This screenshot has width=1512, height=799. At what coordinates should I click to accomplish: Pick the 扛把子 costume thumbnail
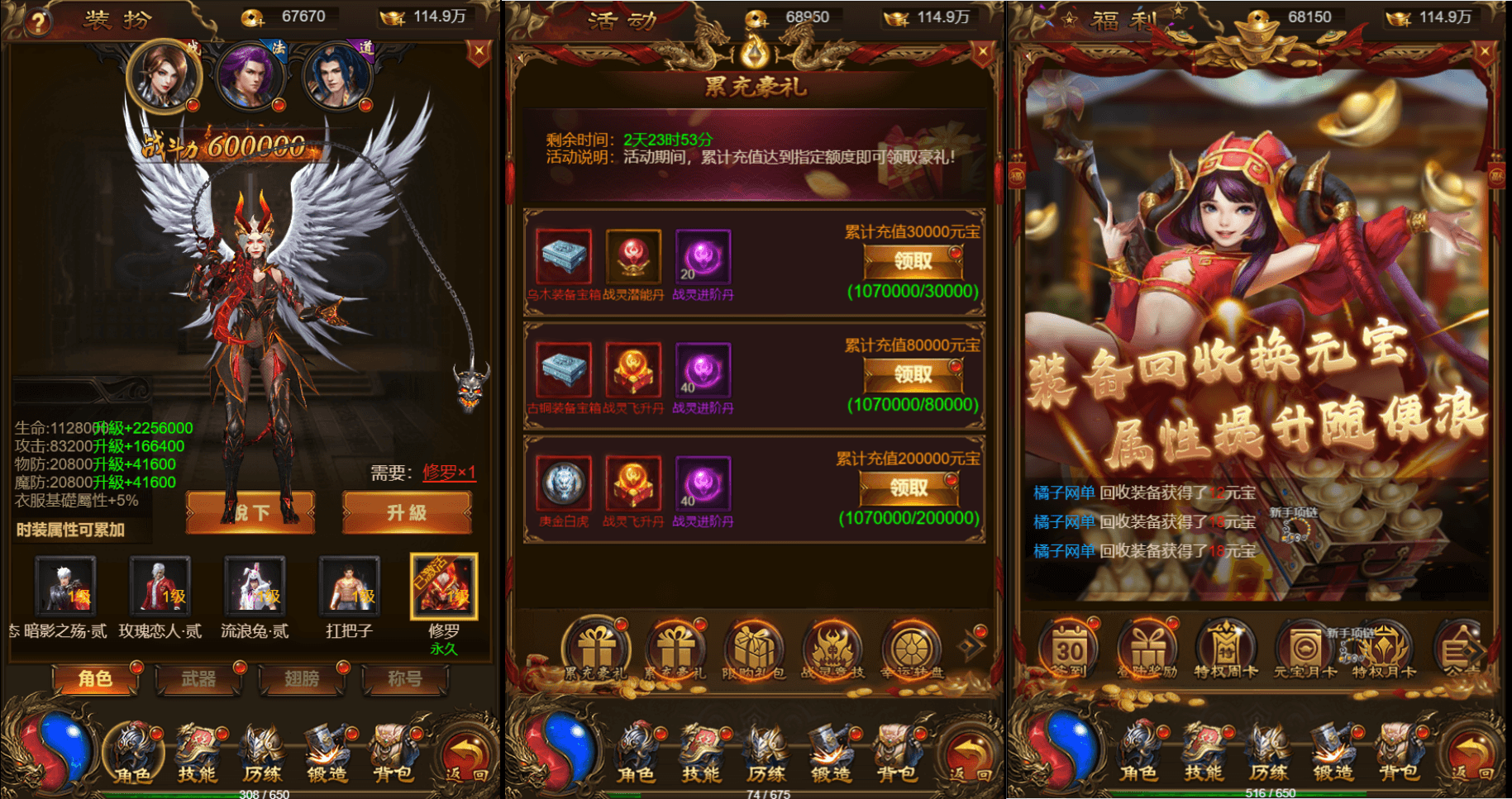(x=350, y=587)
